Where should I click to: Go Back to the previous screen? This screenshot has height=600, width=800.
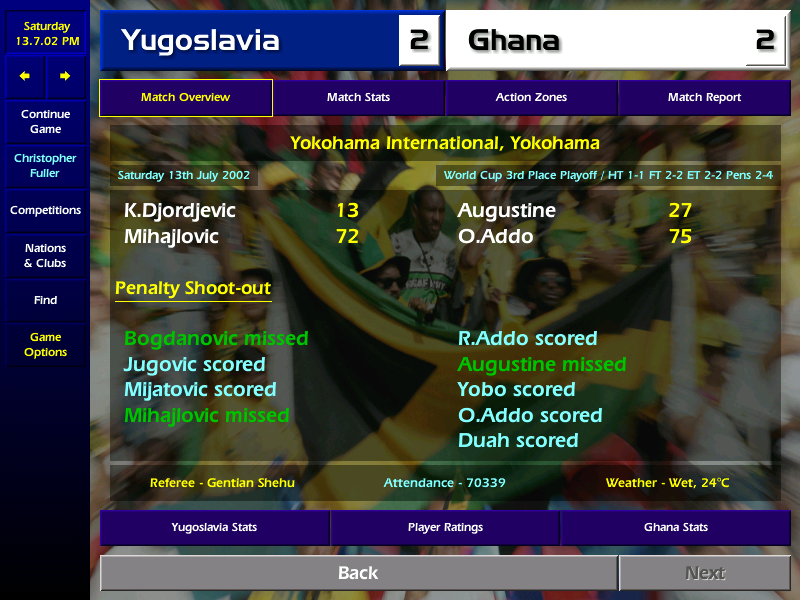[358, 573]
